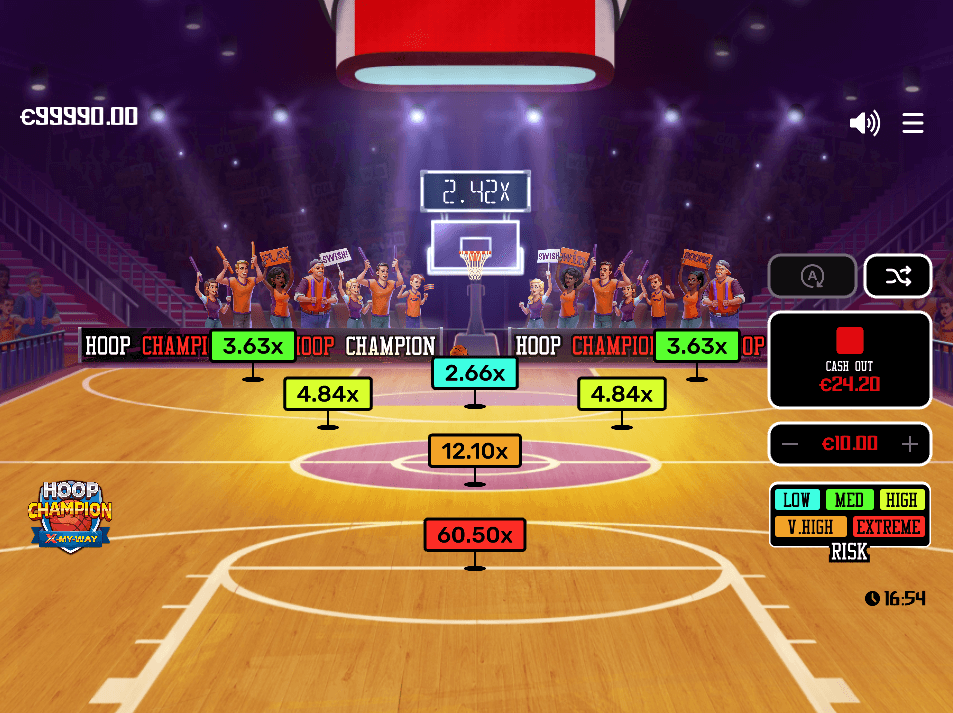Switch to the HIGH risk level
The image size is (953, 713).
pyautogui.click(x=901, y=500)
